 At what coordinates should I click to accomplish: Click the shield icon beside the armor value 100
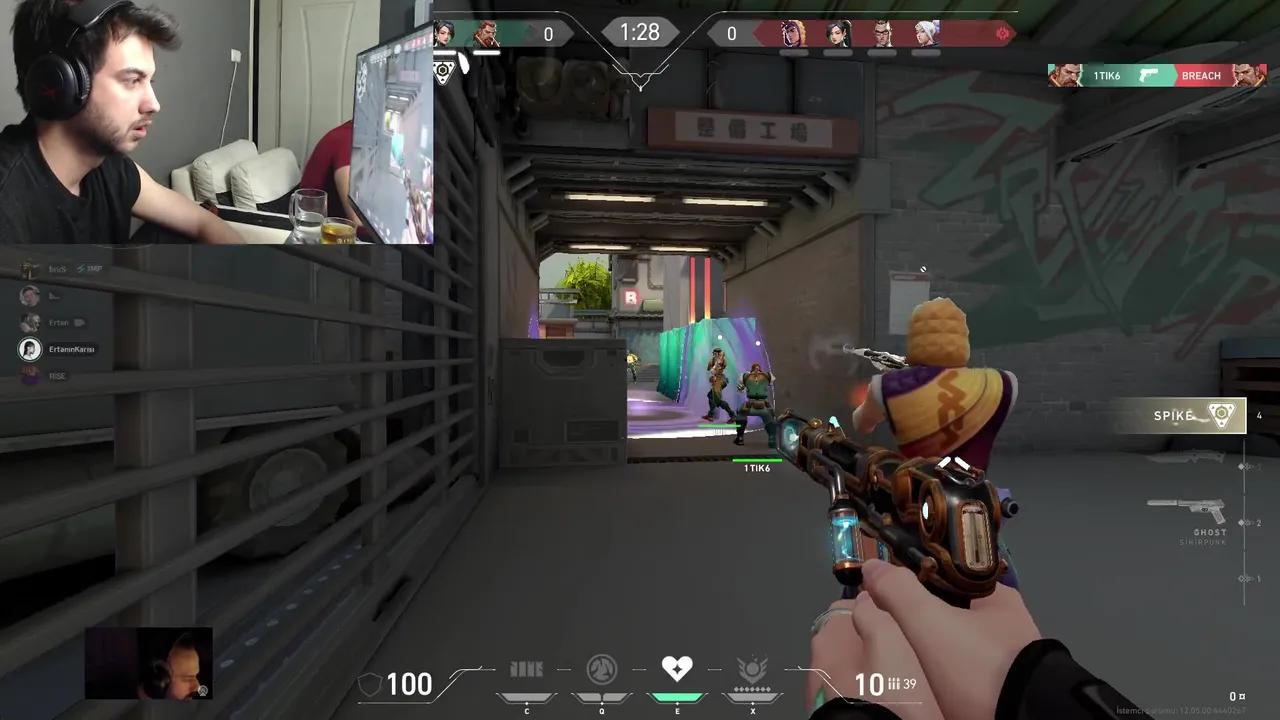click(370, 684)
